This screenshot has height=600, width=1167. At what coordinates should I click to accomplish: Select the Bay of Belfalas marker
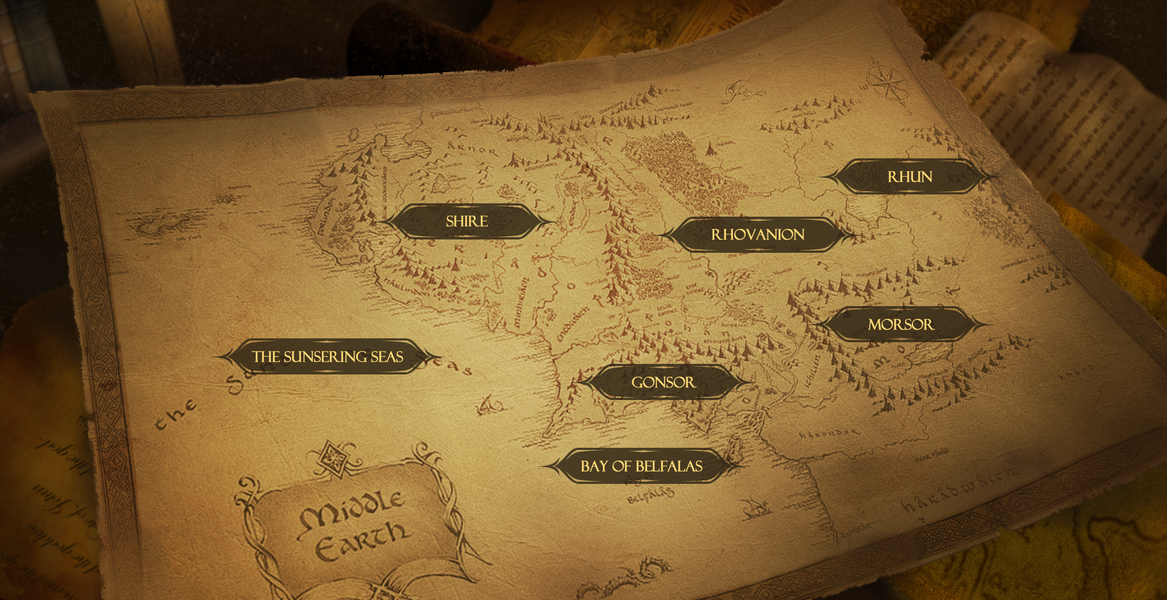tap(641, 466)
